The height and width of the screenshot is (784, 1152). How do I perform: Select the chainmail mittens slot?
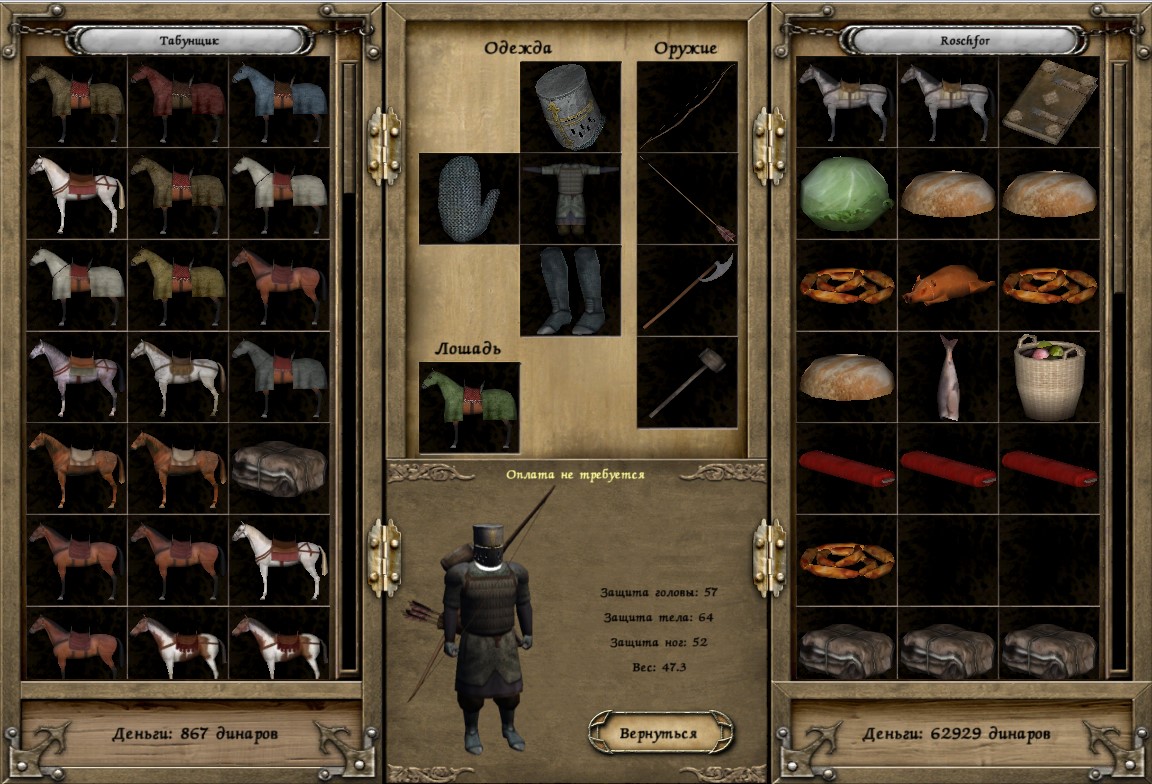coord(468,198)
